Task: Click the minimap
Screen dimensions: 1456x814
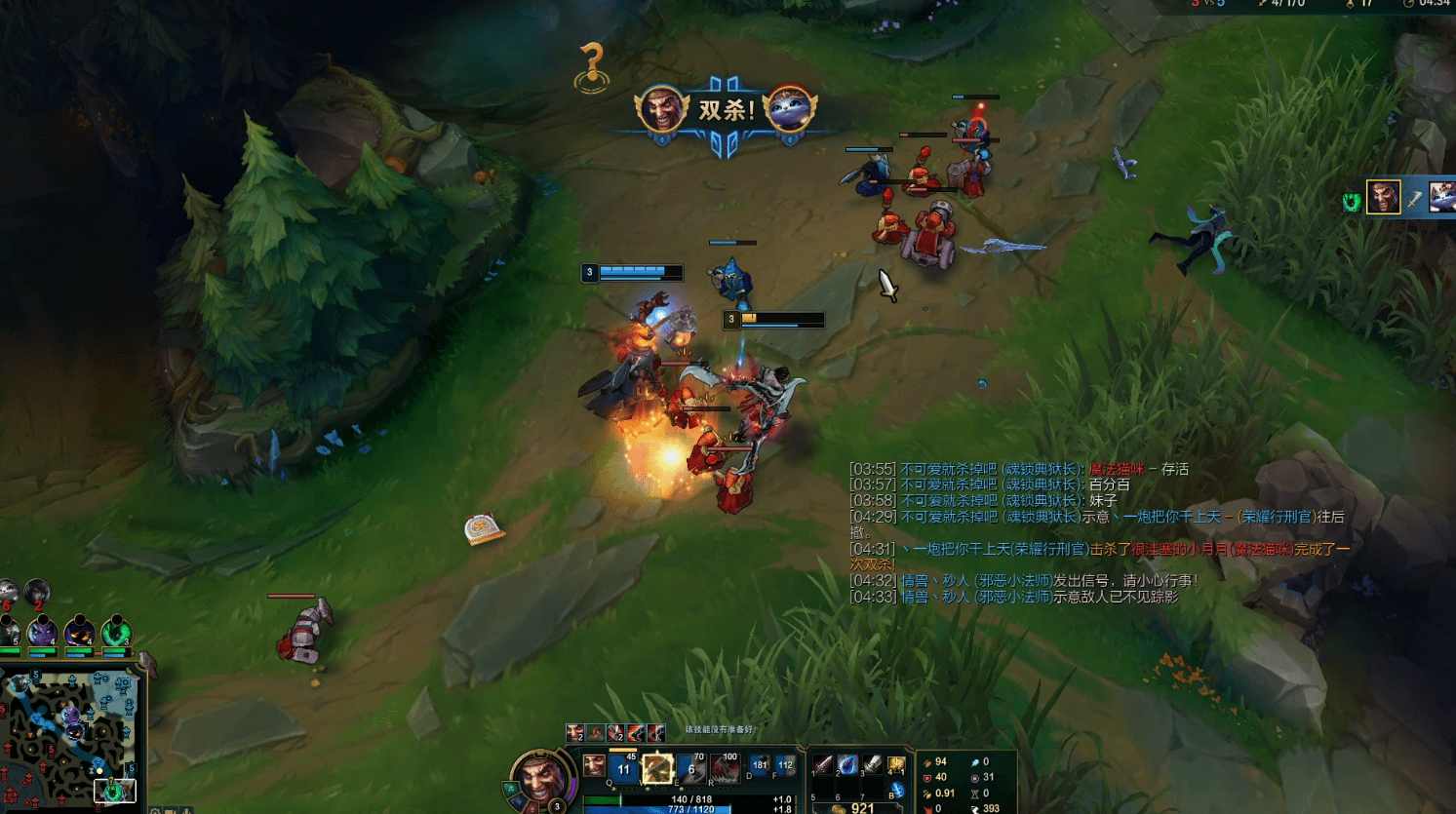Action: click(68, 736)
